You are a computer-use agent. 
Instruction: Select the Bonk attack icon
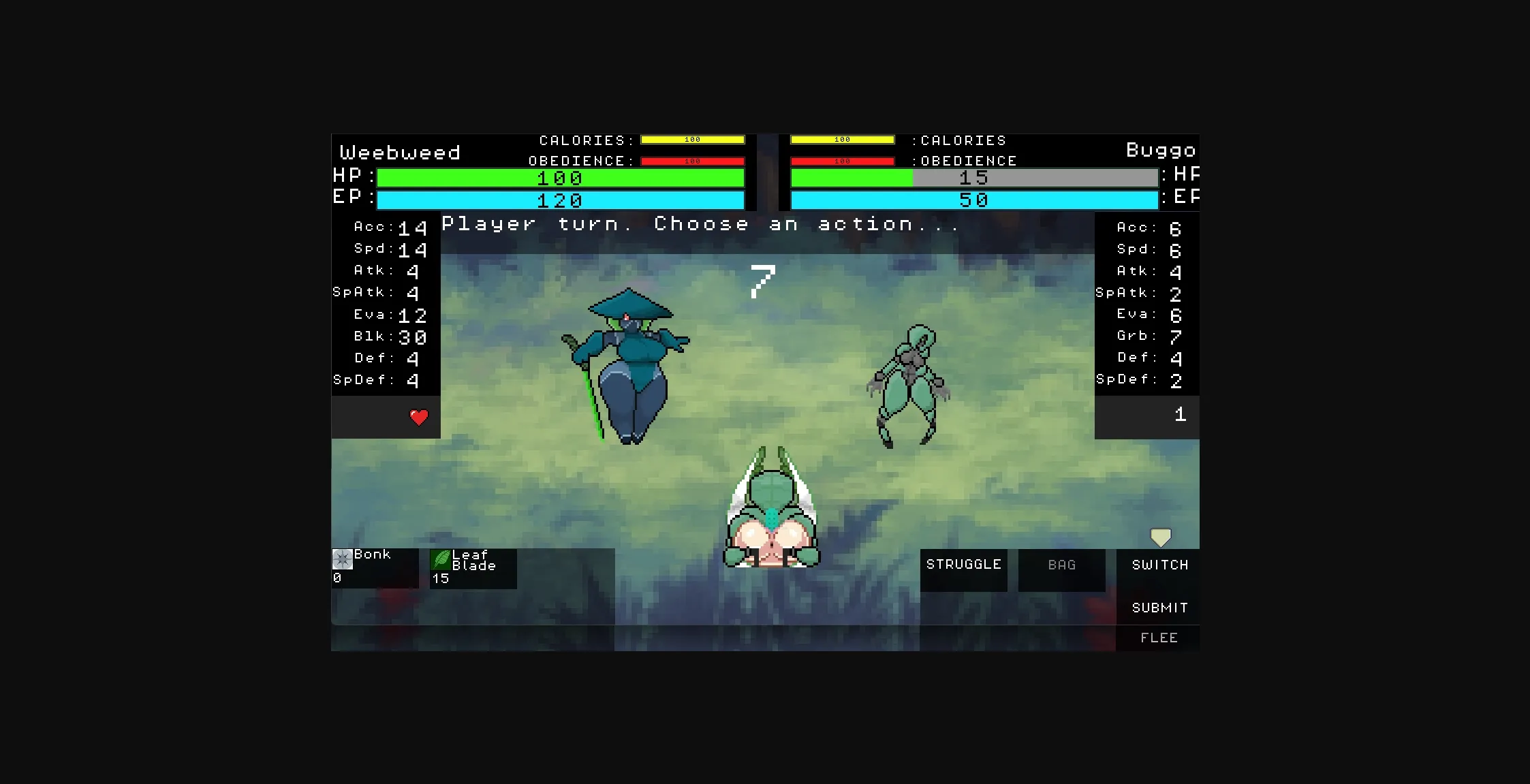pos(341,559)
